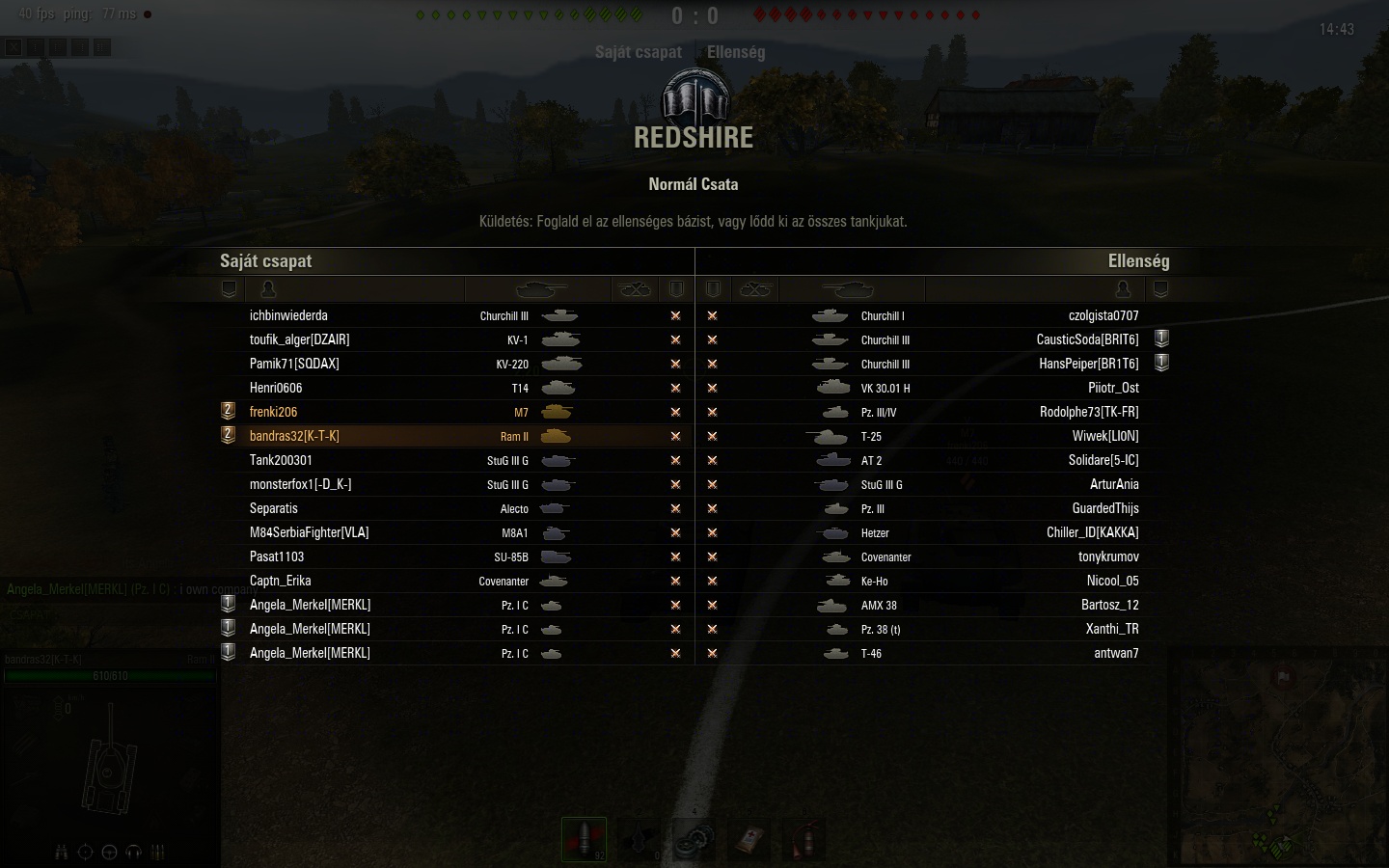Hide the player panel with the X button

pyautogui.click(x=14, y=46)
